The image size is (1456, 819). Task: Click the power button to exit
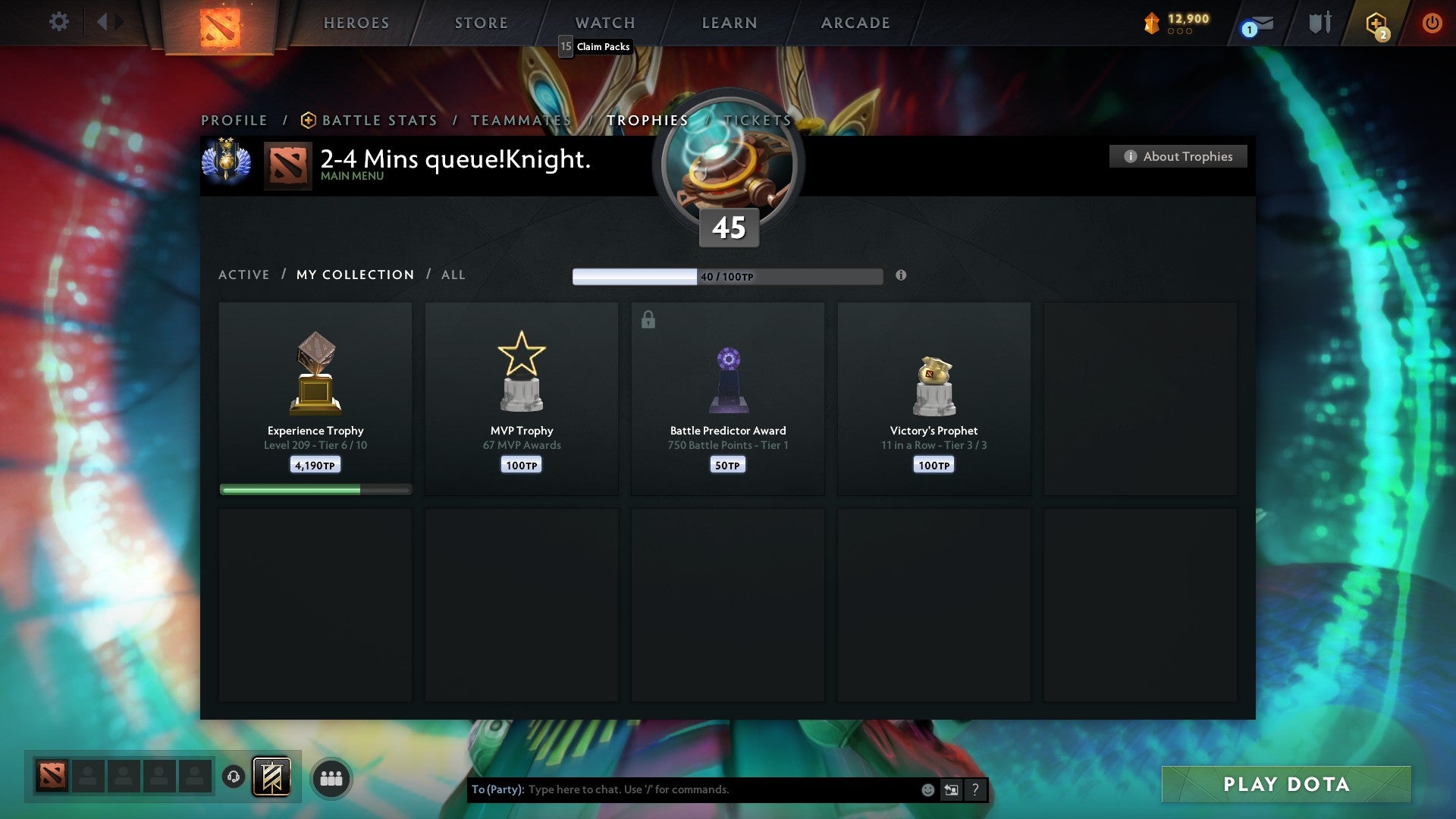(1432, 22)
